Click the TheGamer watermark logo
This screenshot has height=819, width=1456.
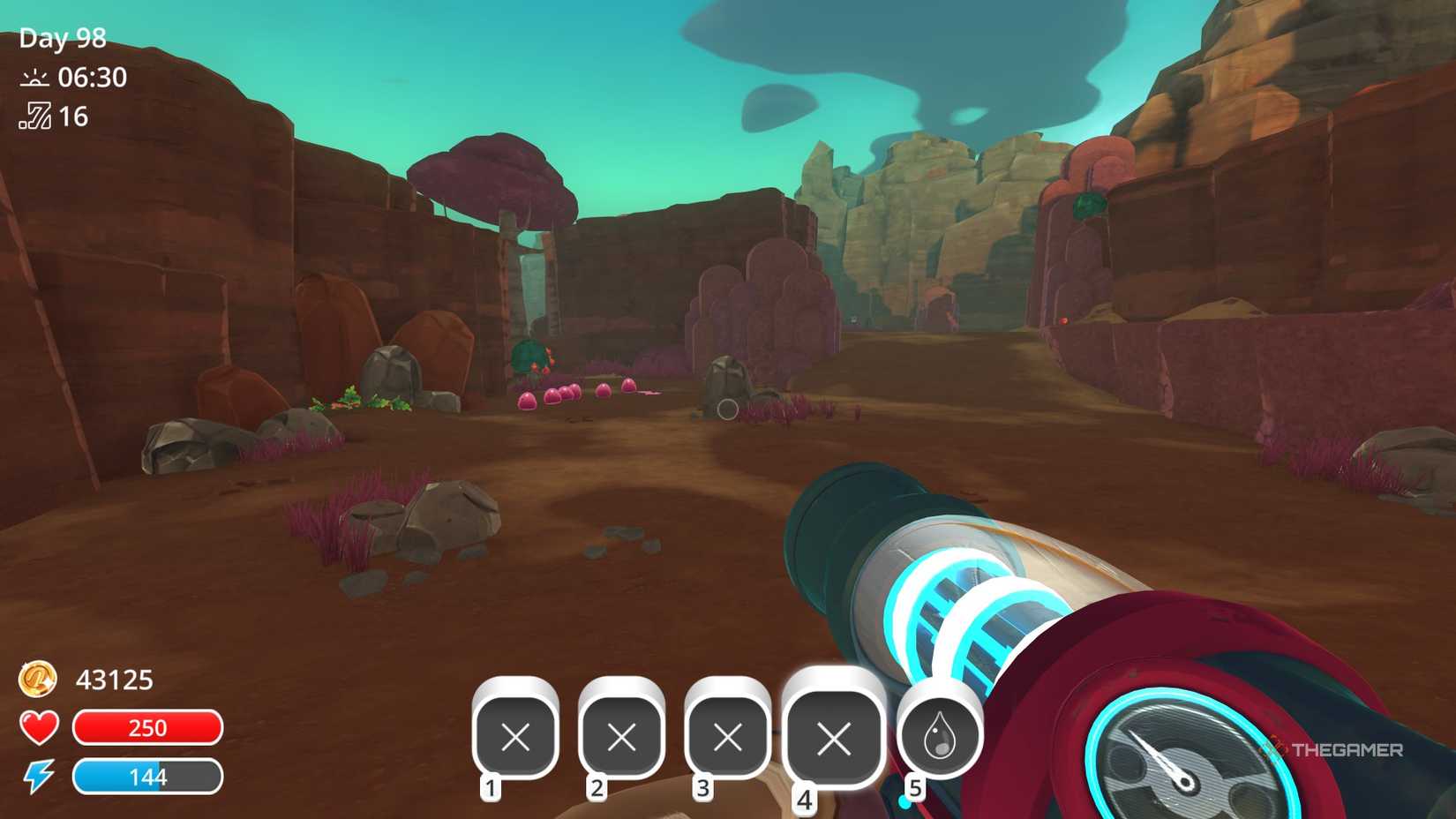[1332, 747]
